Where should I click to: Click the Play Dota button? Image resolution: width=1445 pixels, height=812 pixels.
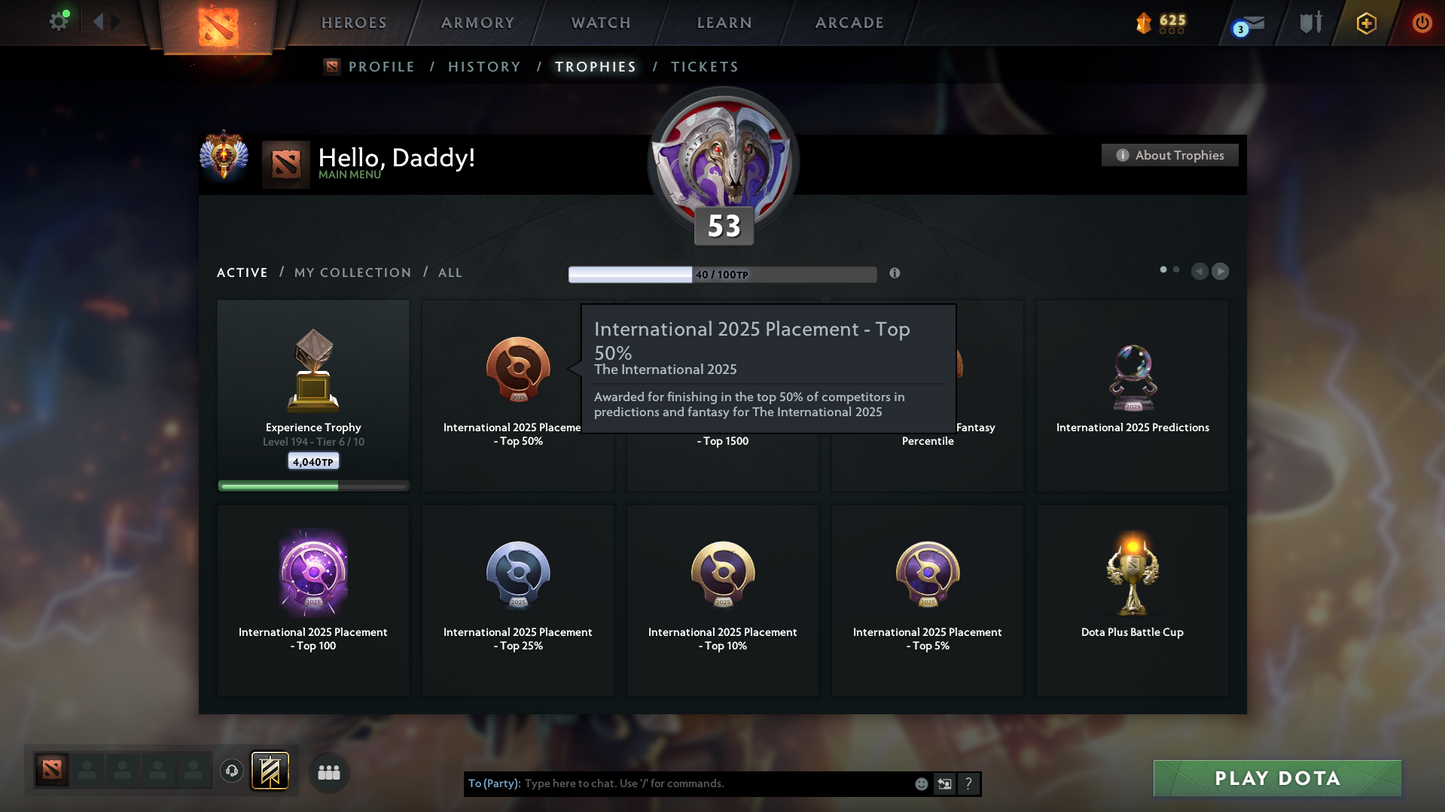[x=1277, y=778]
